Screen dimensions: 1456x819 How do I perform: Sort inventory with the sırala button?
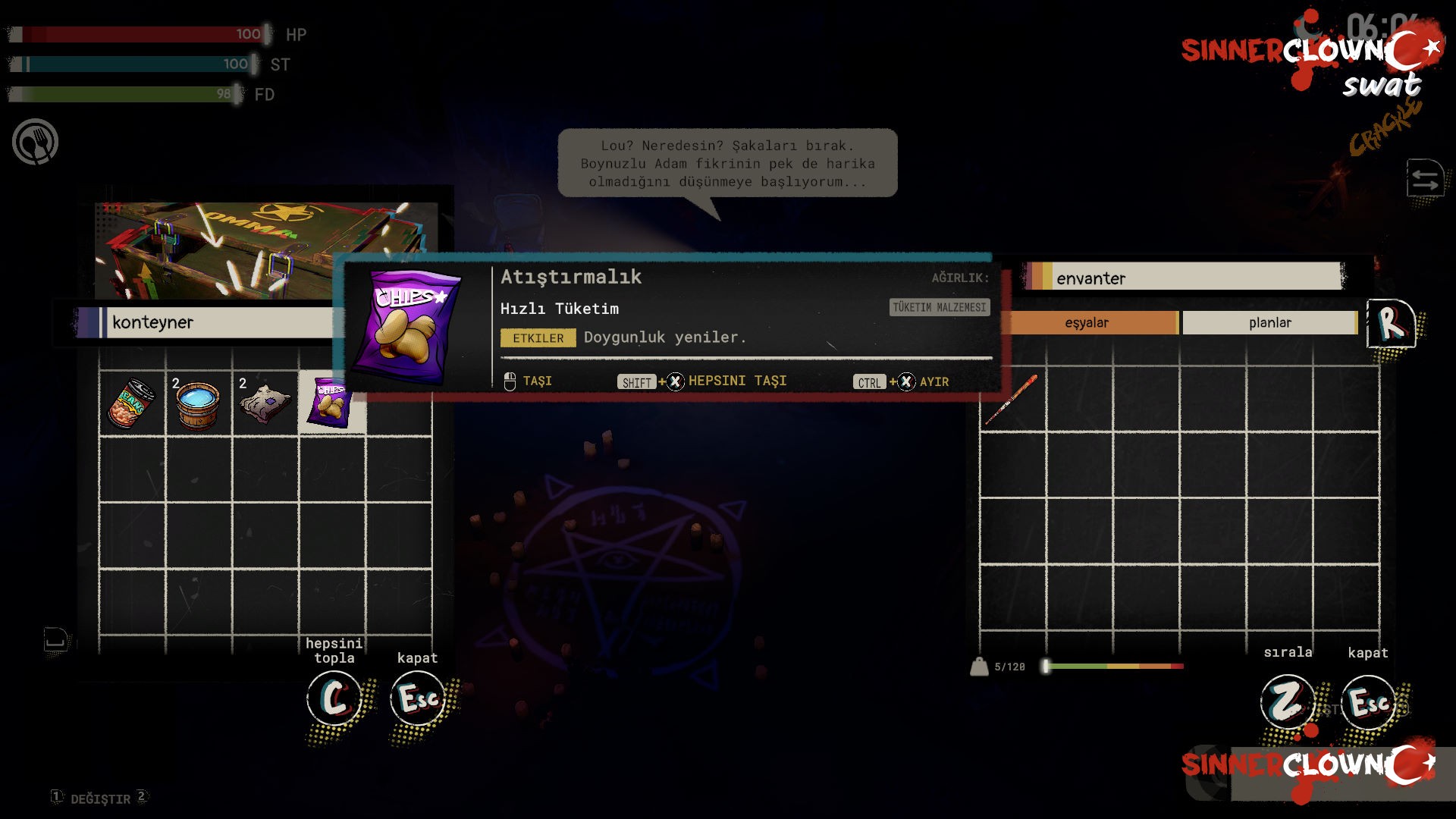coord(1287,701)
